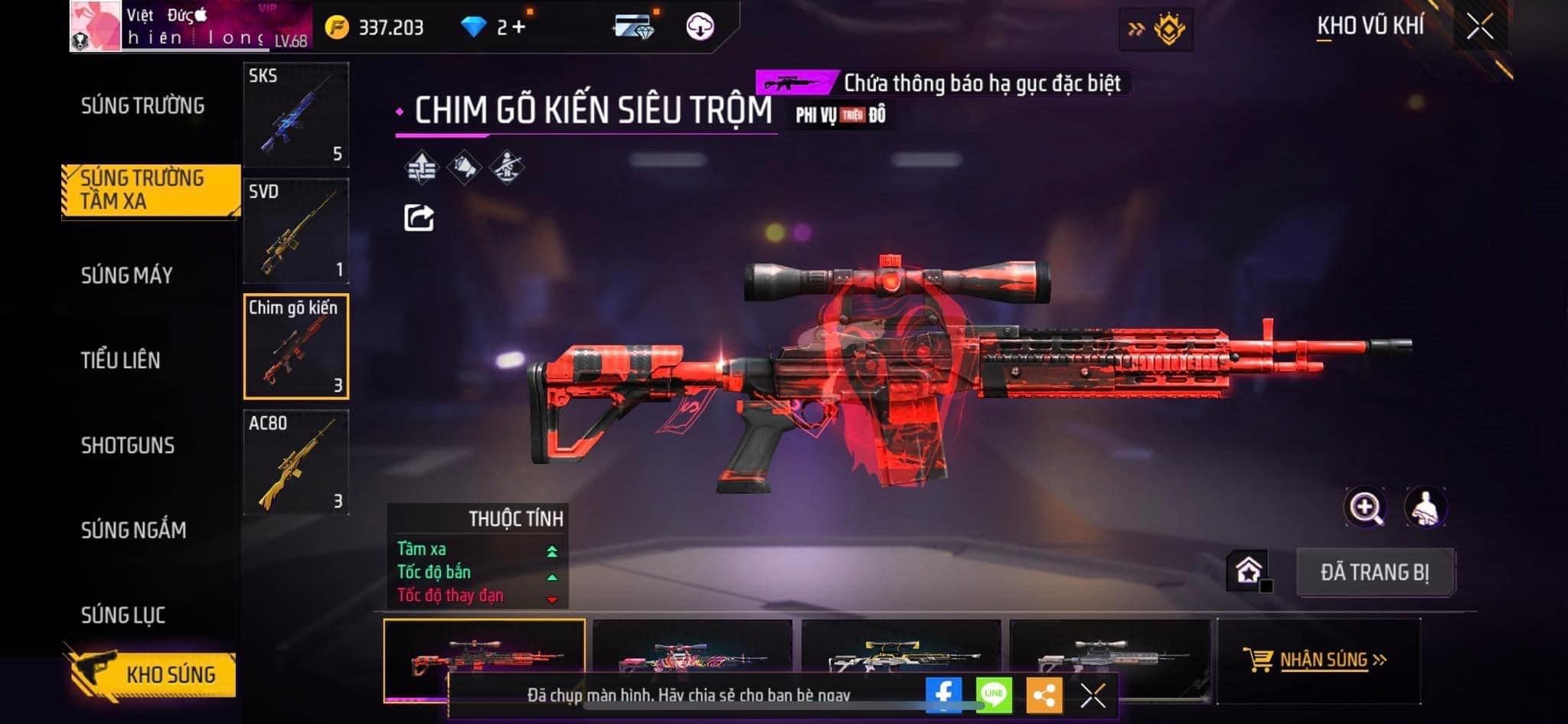Add more diamonds with the plus
Viewport: 1568px width, 724px height.
coord(520,28)
